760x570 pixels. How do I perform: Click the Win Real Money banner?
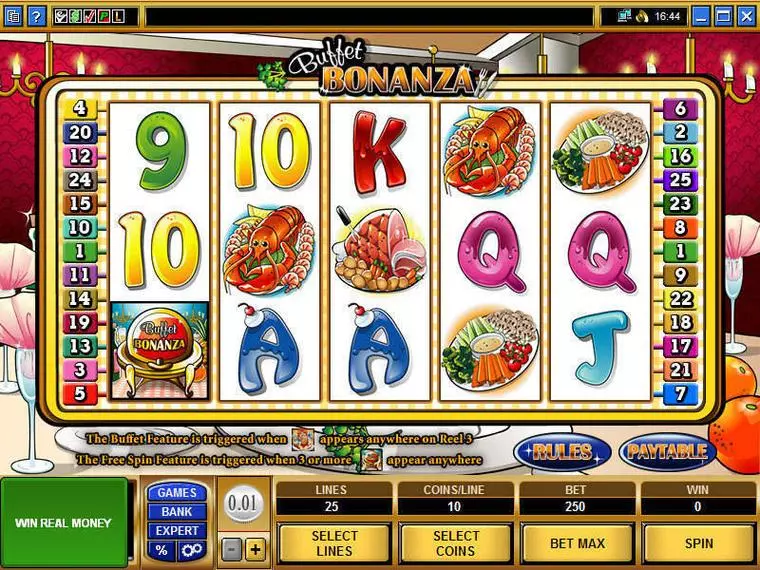pyautogui.click(x=65, y=522)
